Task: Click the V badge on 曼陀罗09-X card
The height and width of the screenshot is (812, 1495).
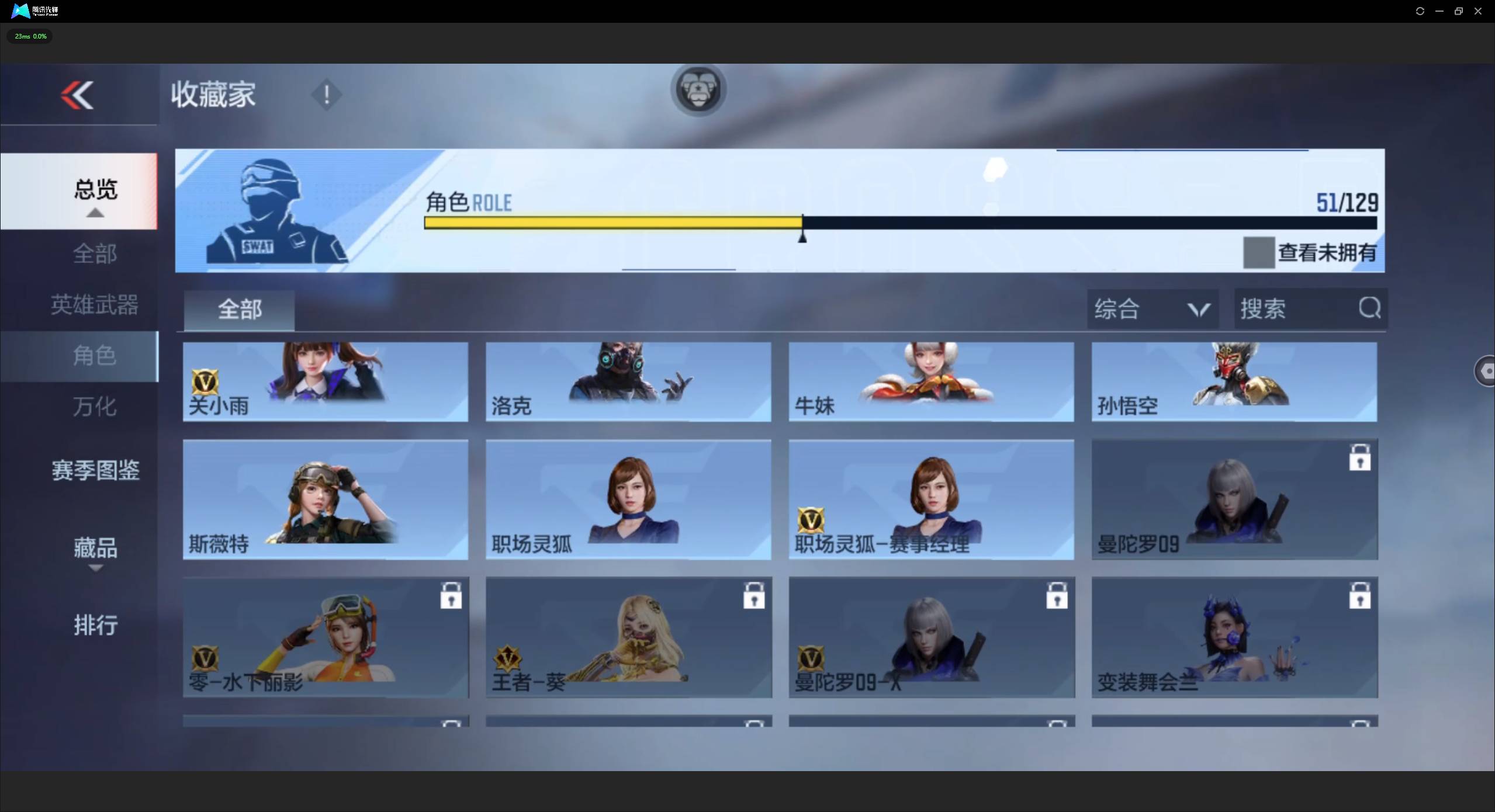Action: click(810, 658)
